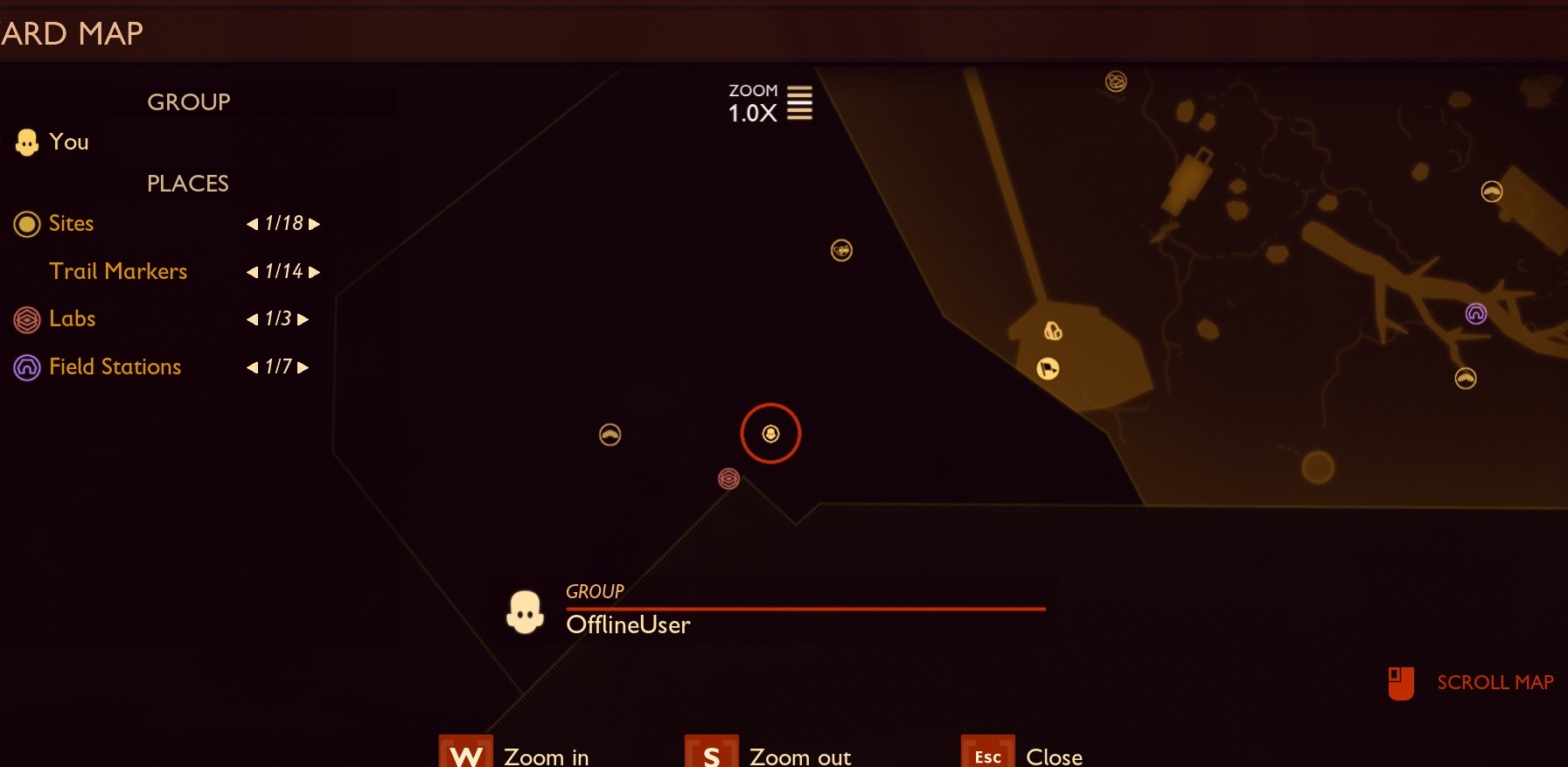Viewport: 1568px width, 767px height.
Task: Click the mouse icon beside SCROLL MAP
Action: (1403, 683)
